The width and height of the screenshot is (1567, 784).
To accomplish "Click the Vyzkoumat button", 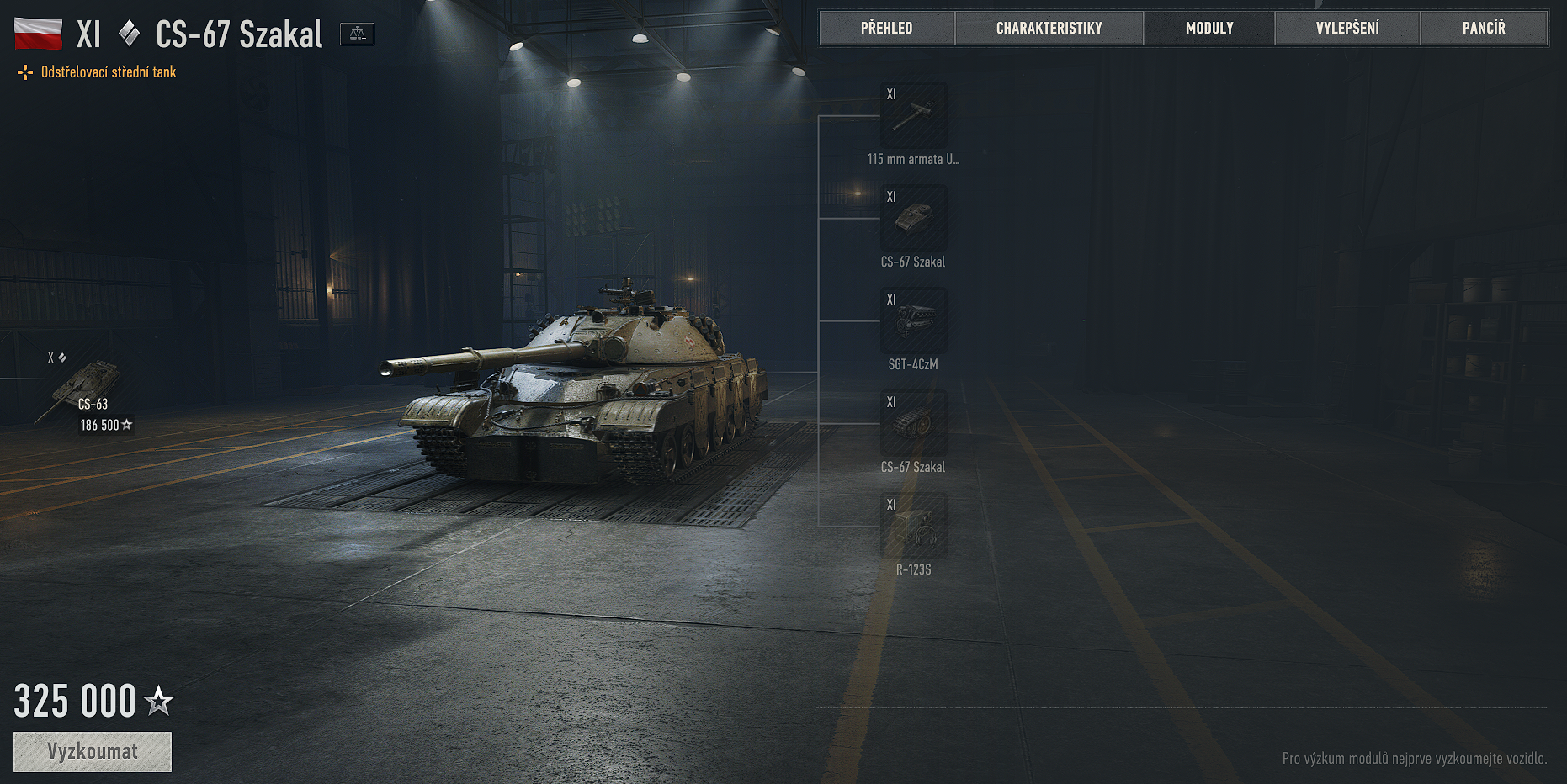I will 93,751.
